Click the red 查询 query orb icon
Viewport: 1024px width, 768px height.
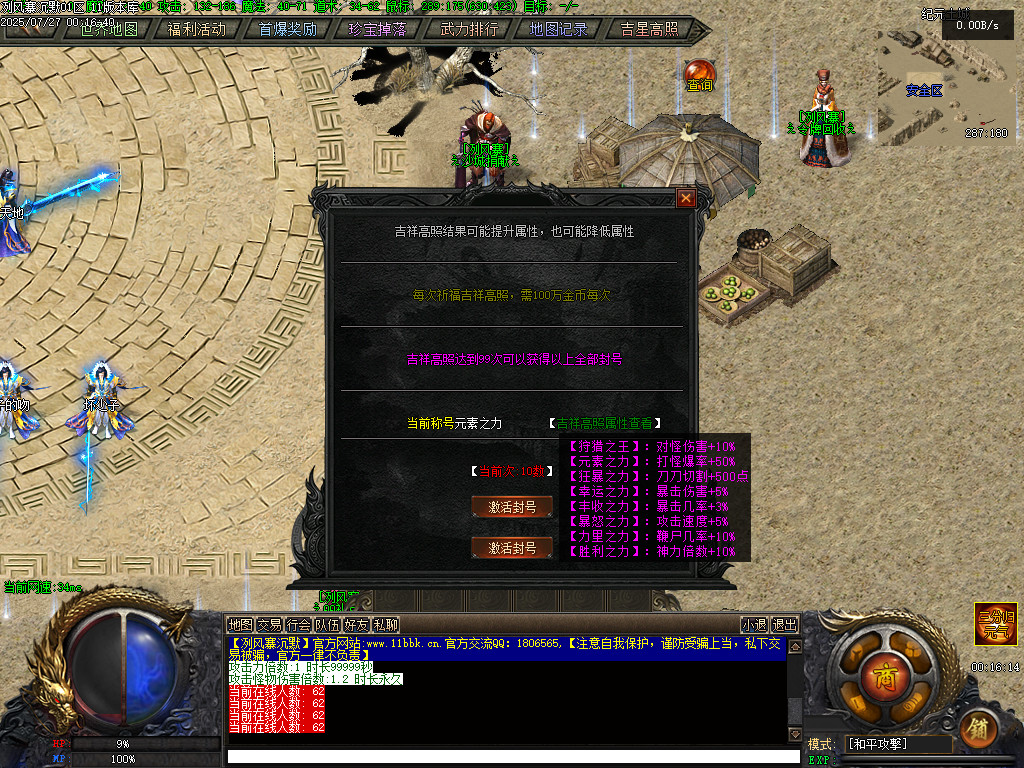pos(699,74)
